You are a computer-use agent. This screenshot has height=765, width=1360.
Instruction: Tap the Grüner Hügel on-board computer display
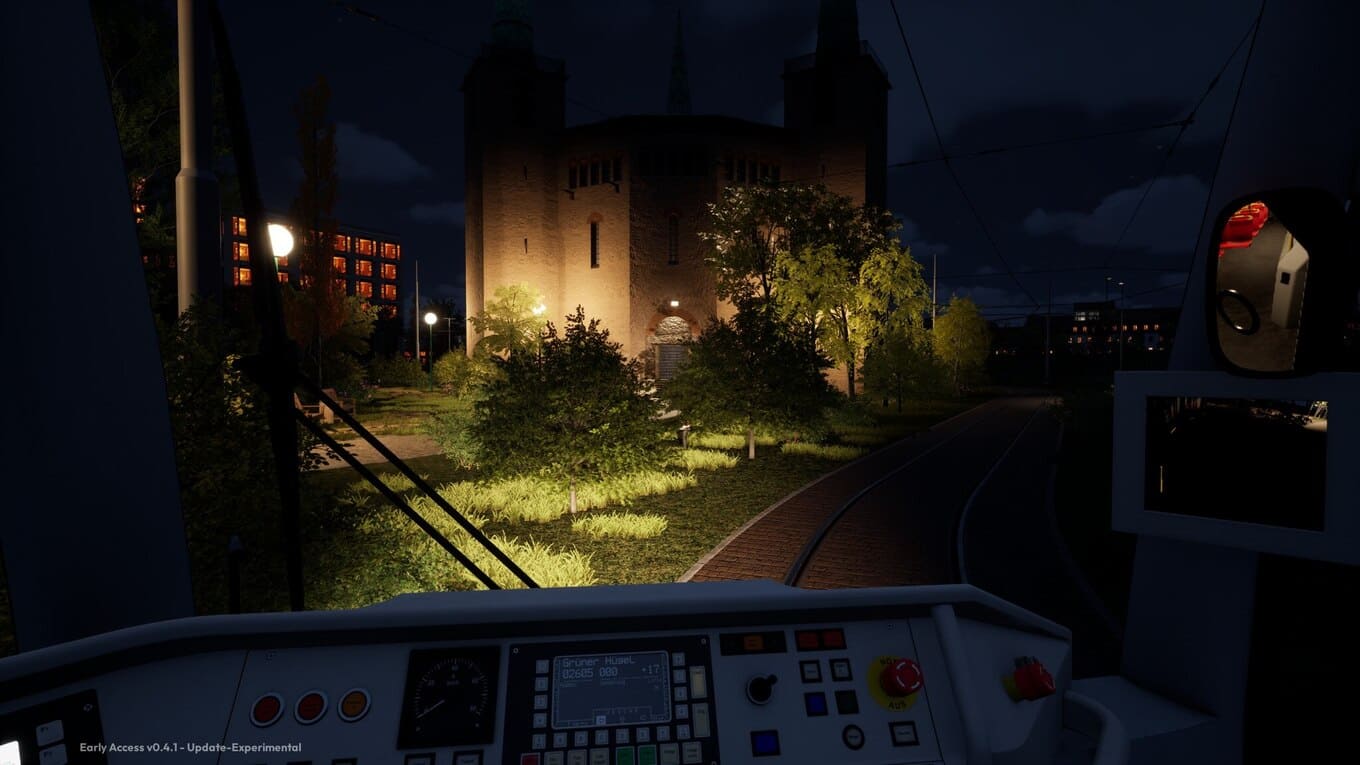[x=610, y=688]
